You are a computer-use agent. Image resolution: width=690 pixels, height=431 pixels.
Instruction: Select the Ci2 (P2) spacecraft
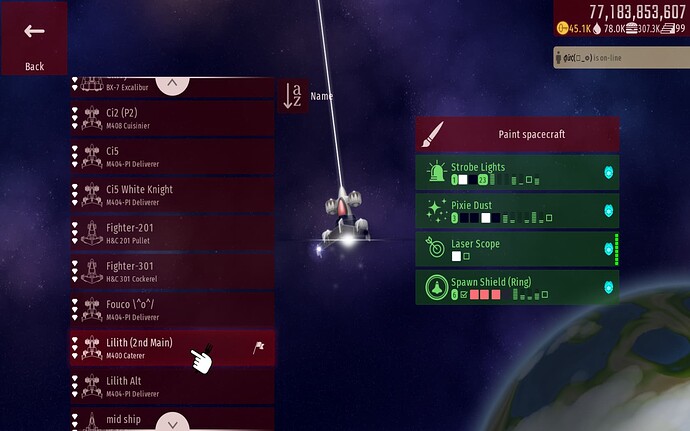point(171,118)
